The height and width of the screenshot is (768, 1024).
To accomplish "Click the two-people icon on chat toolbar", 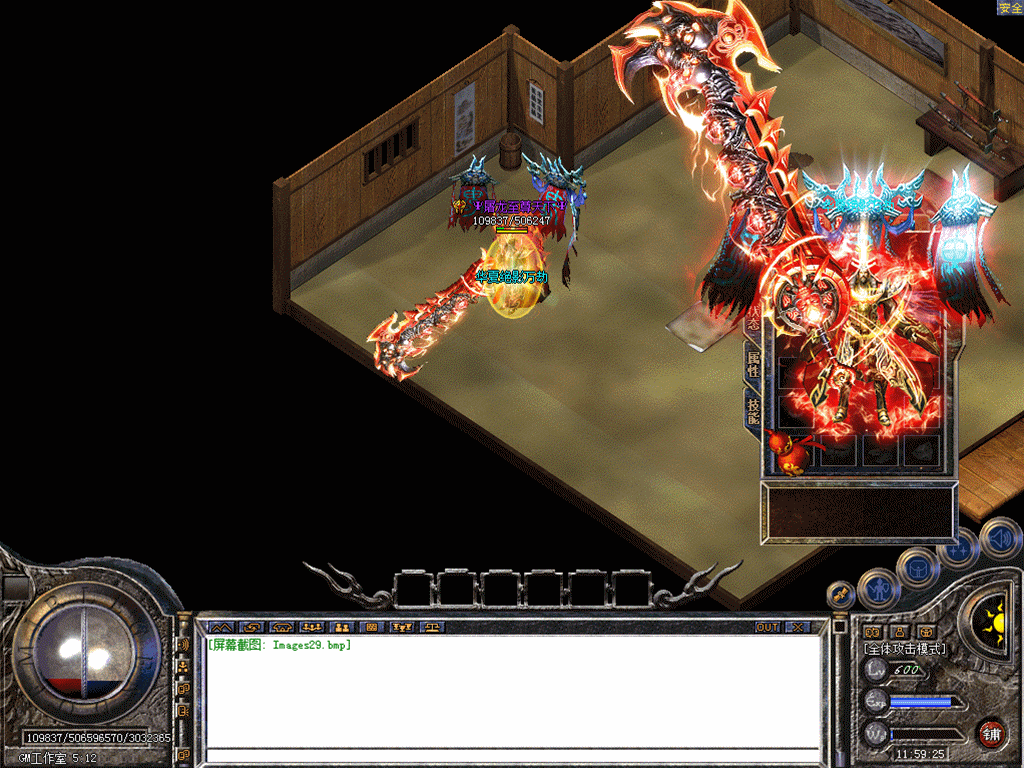I will tap(341, 627).
